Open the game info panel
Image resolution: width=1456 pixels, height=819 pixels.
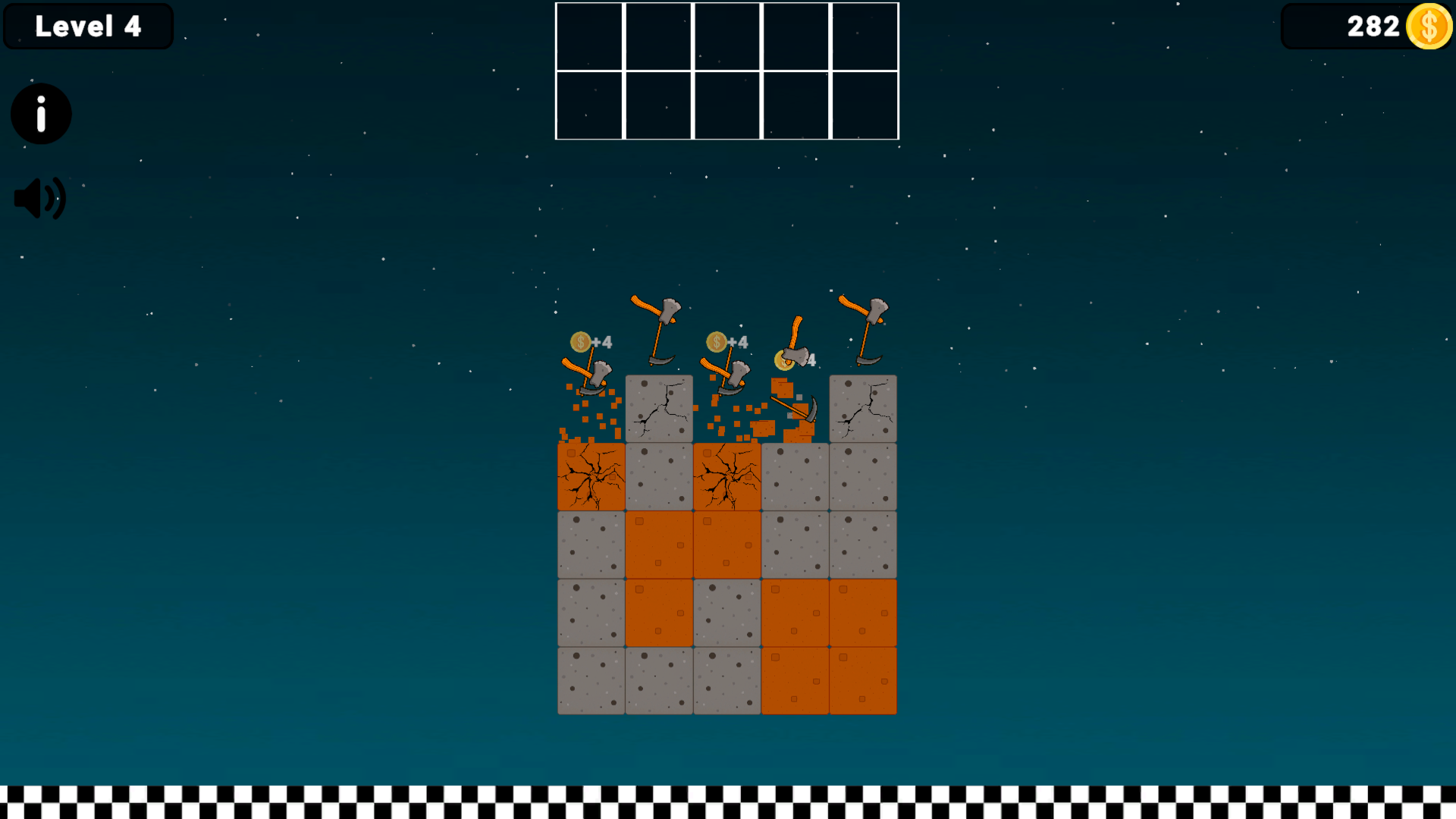[x=40, y=113]
